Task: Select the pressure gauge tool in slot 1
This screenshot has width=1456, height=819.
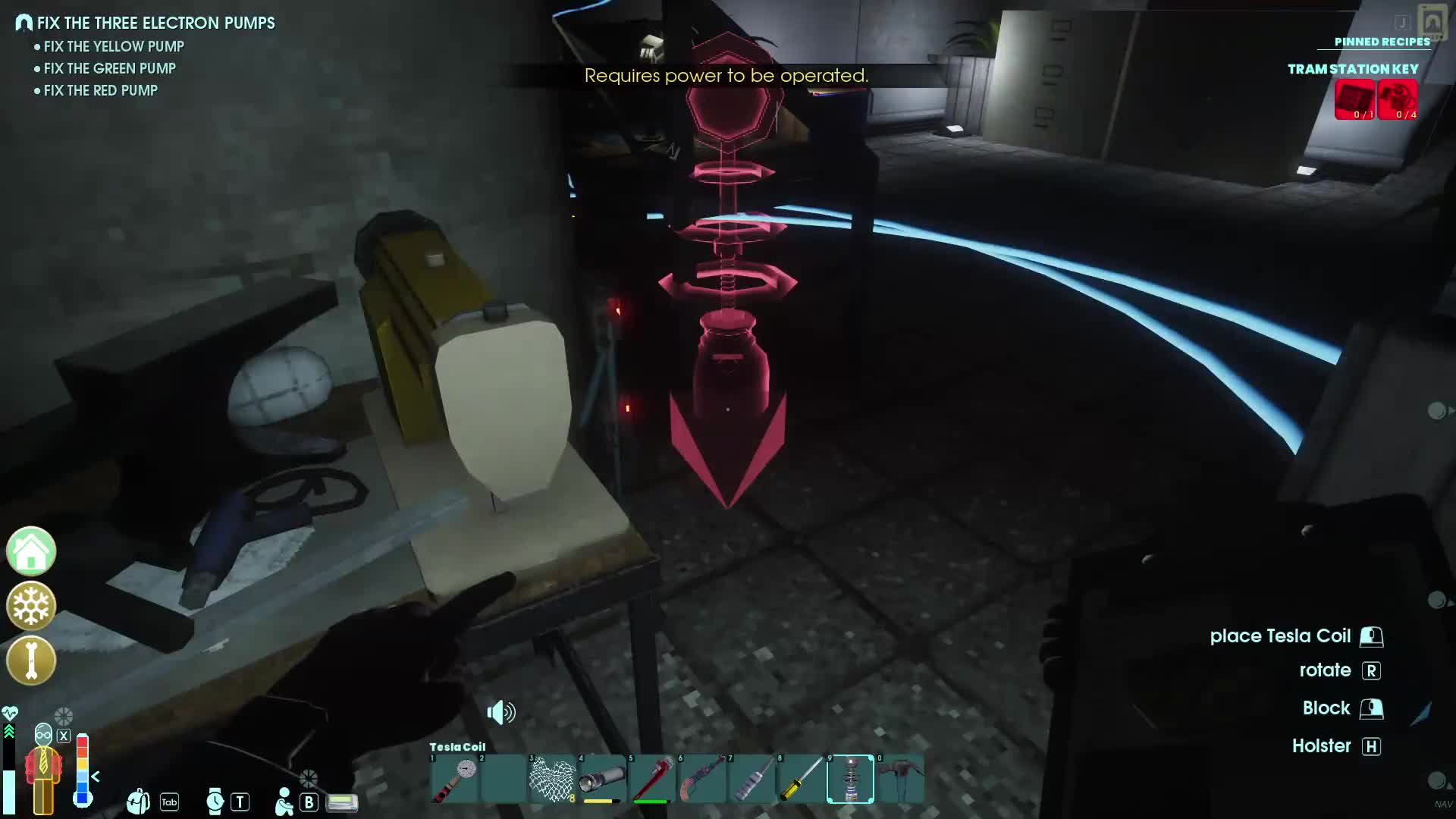Action: coord(455,779)
